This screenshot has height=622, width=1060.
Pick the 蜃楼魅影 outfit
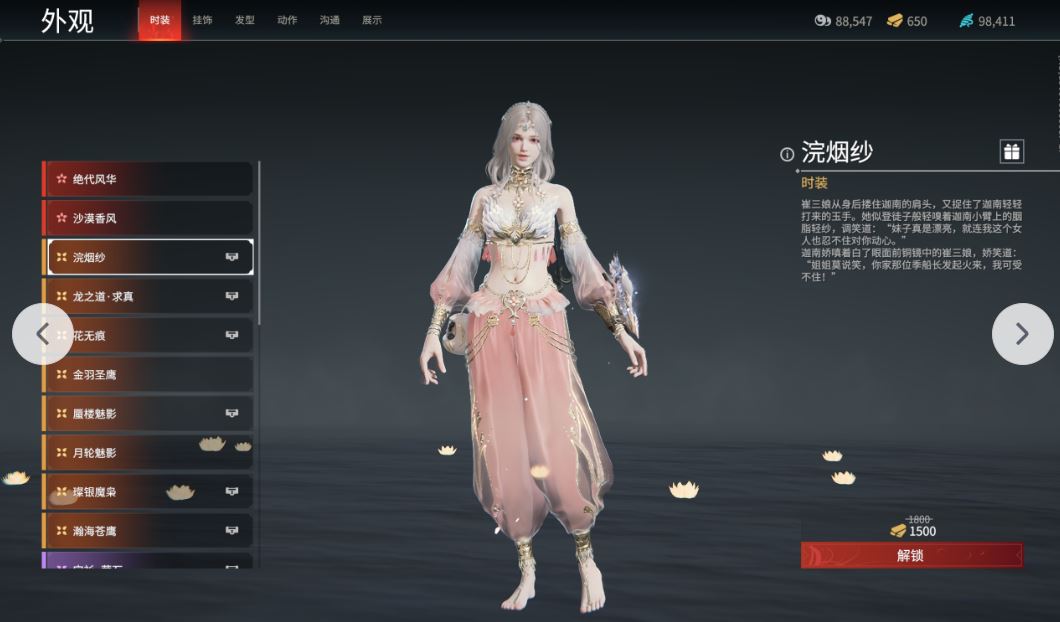coord(148,413)
